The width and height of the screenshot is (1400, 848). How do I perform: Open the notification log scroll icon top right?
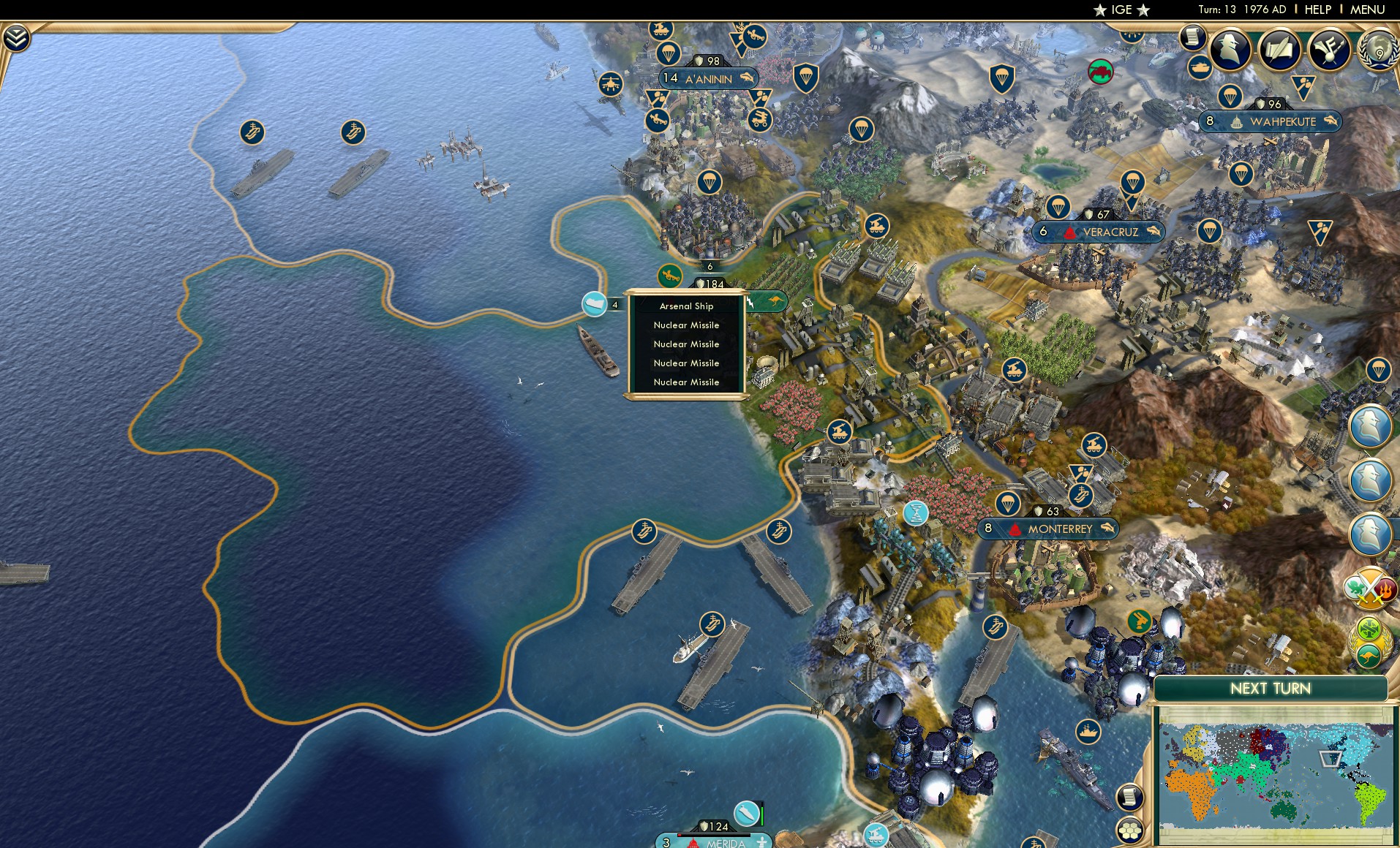point(1194,37)
